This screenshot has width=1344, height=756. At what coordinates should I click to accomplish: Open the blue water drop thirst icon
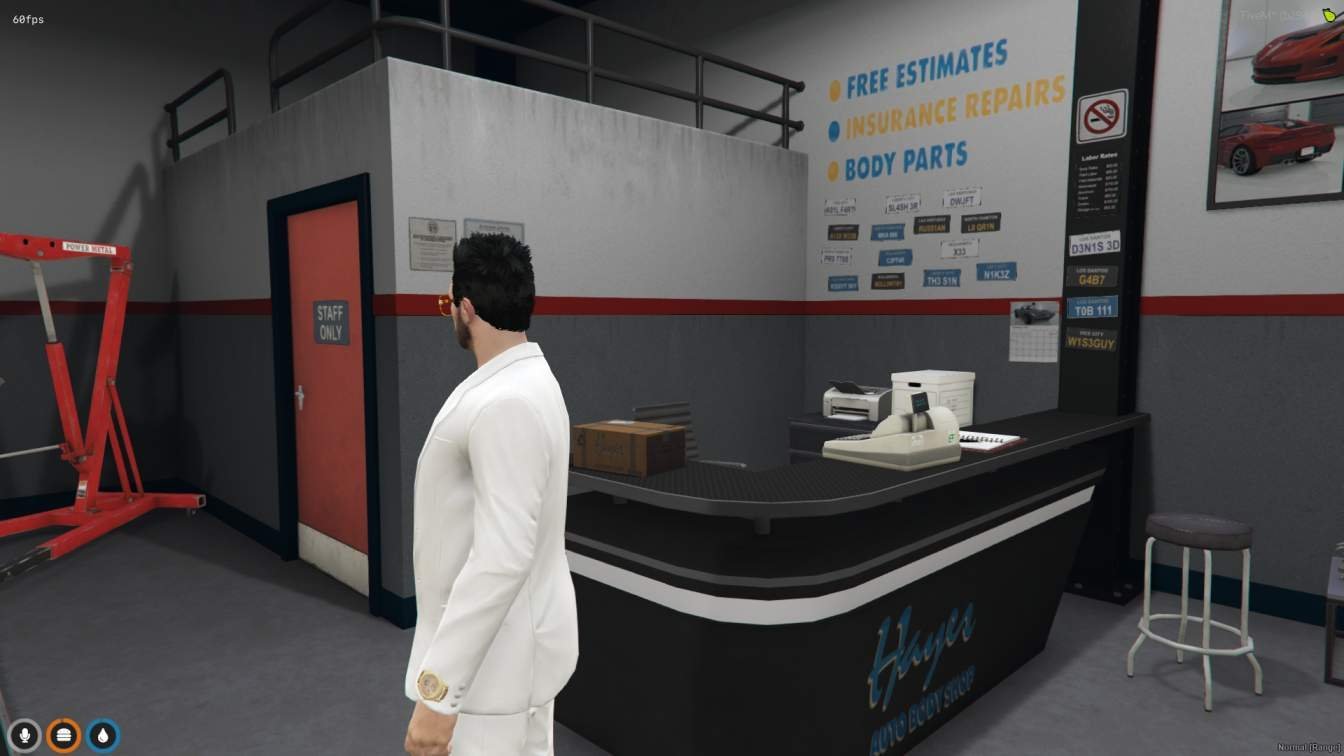[103, 736]
